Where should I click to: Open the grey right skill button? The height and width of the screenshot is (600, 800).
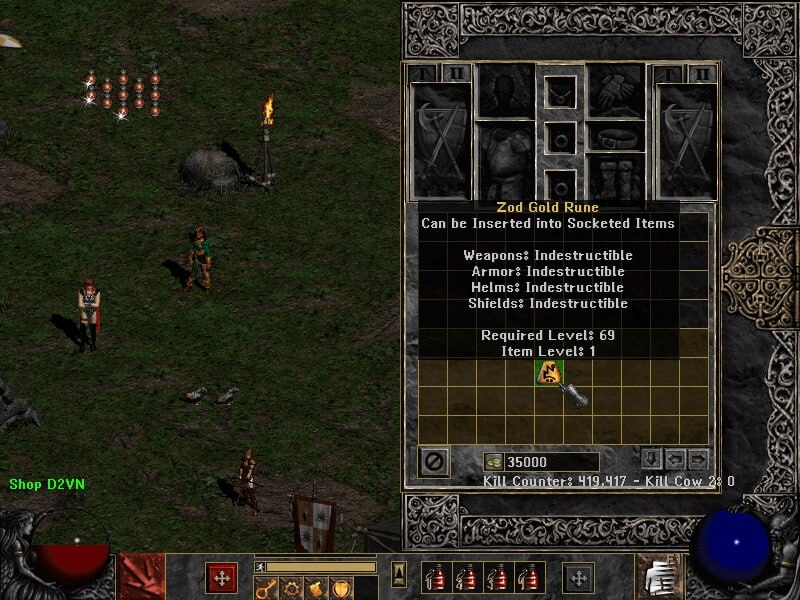click(577, 577)
